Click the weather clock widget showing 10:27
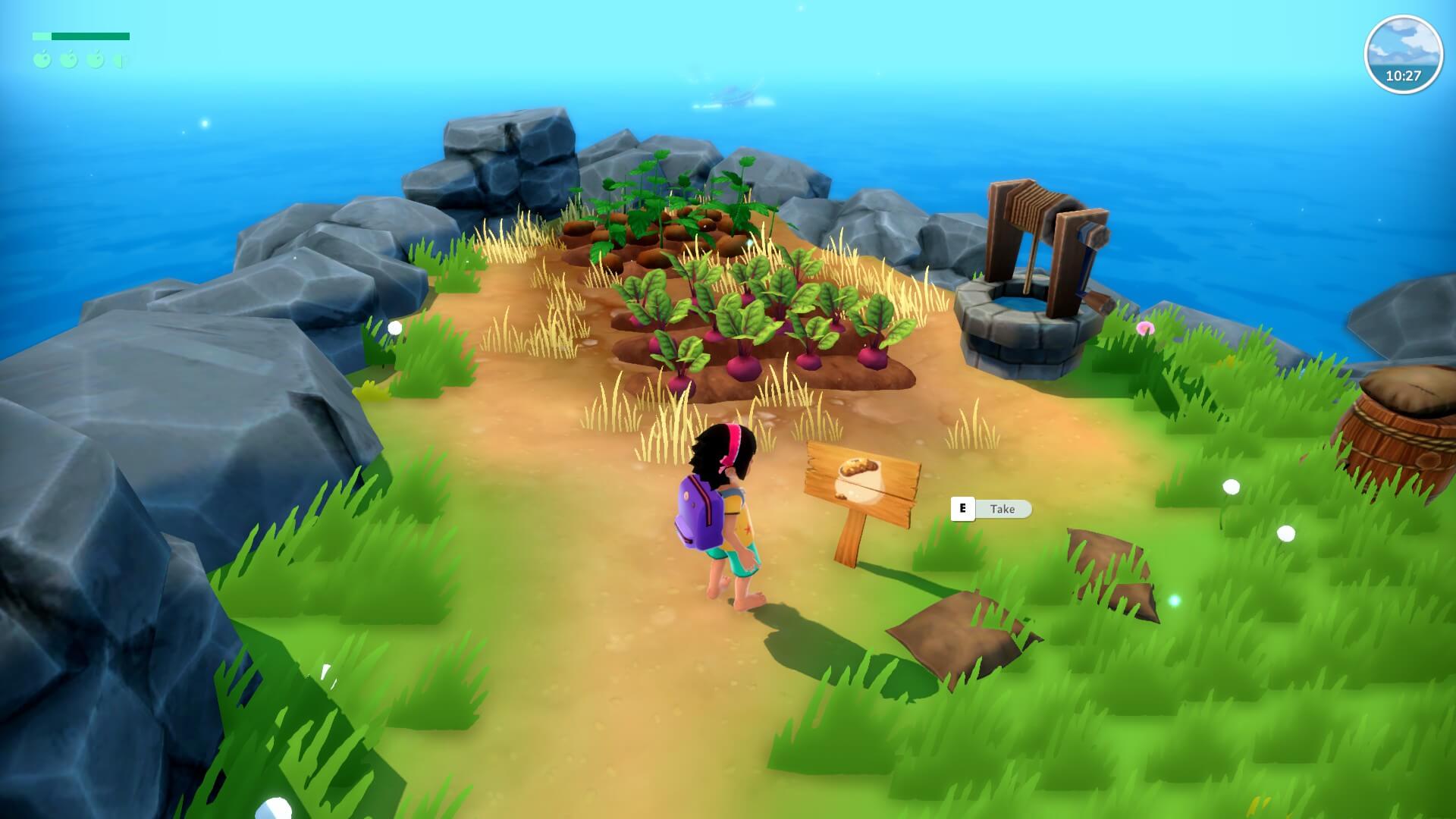Viewport: 1456px width, 819px height. (x=1402, y=55)
